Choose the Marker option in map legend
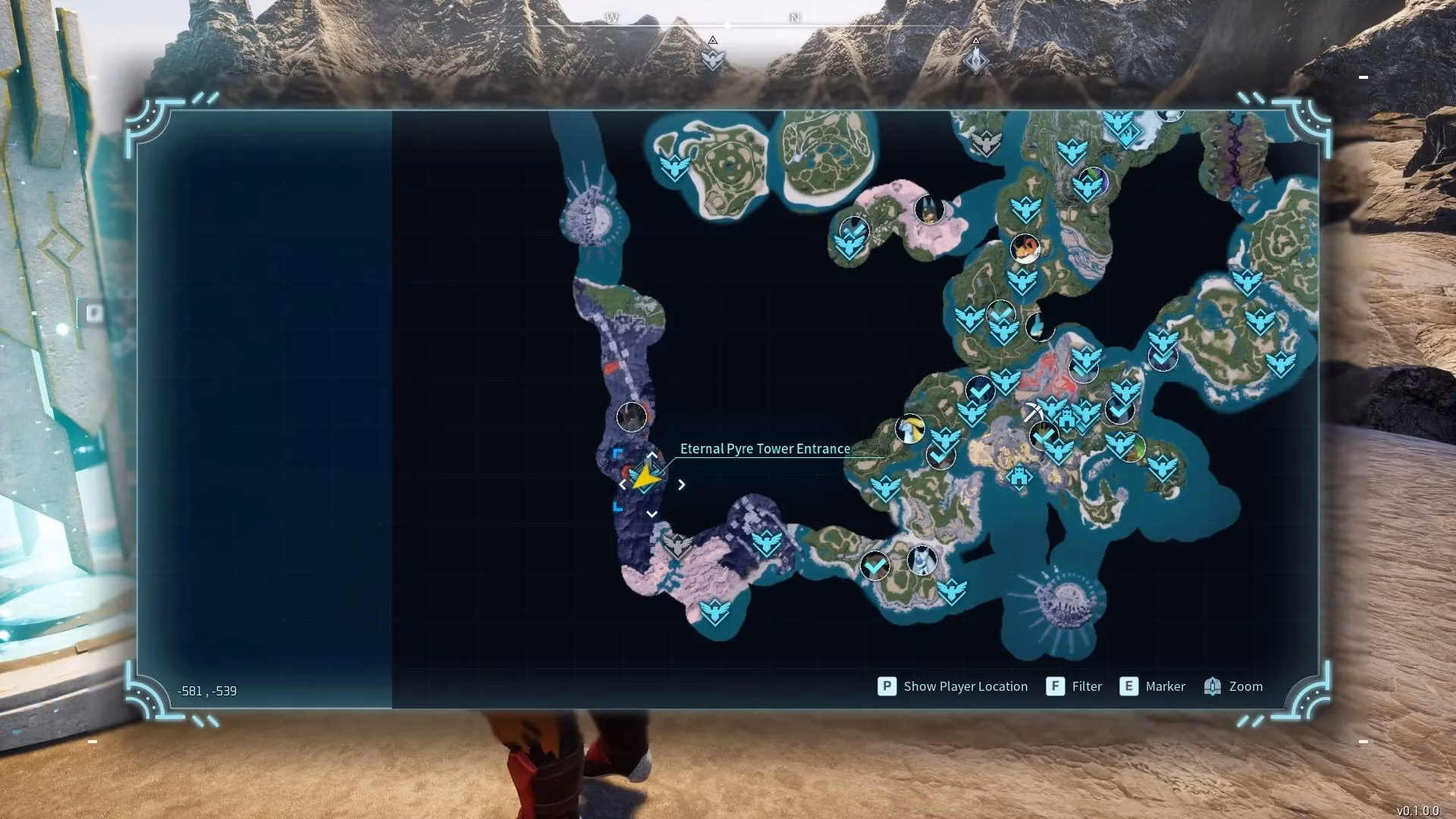 (1153, 686)
